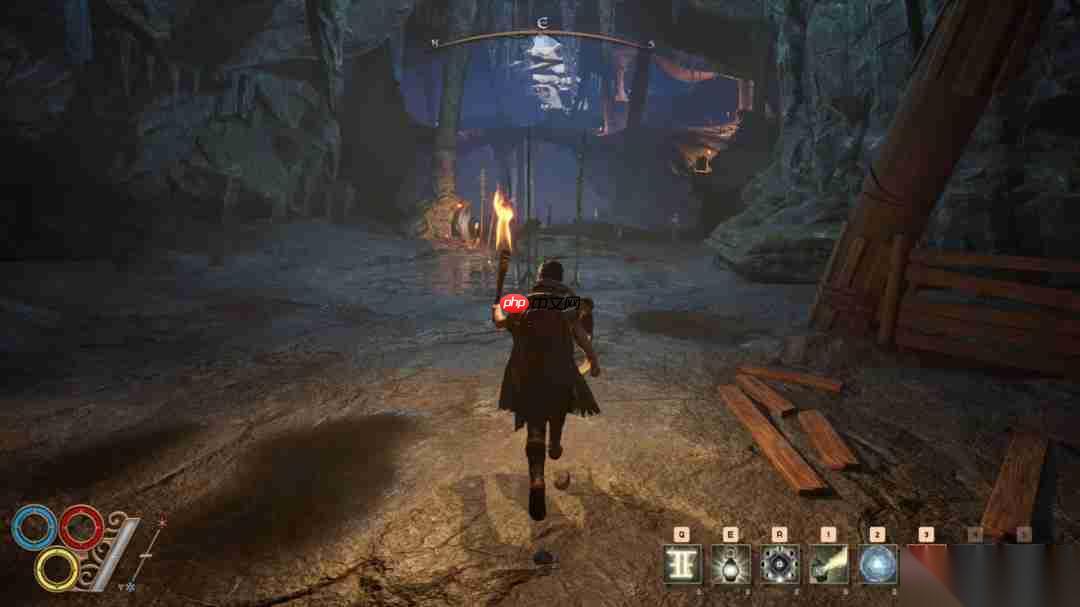Use the glowing lantern ability slot
Viewport: 1080px width, 607px height.
pos(730,565)
